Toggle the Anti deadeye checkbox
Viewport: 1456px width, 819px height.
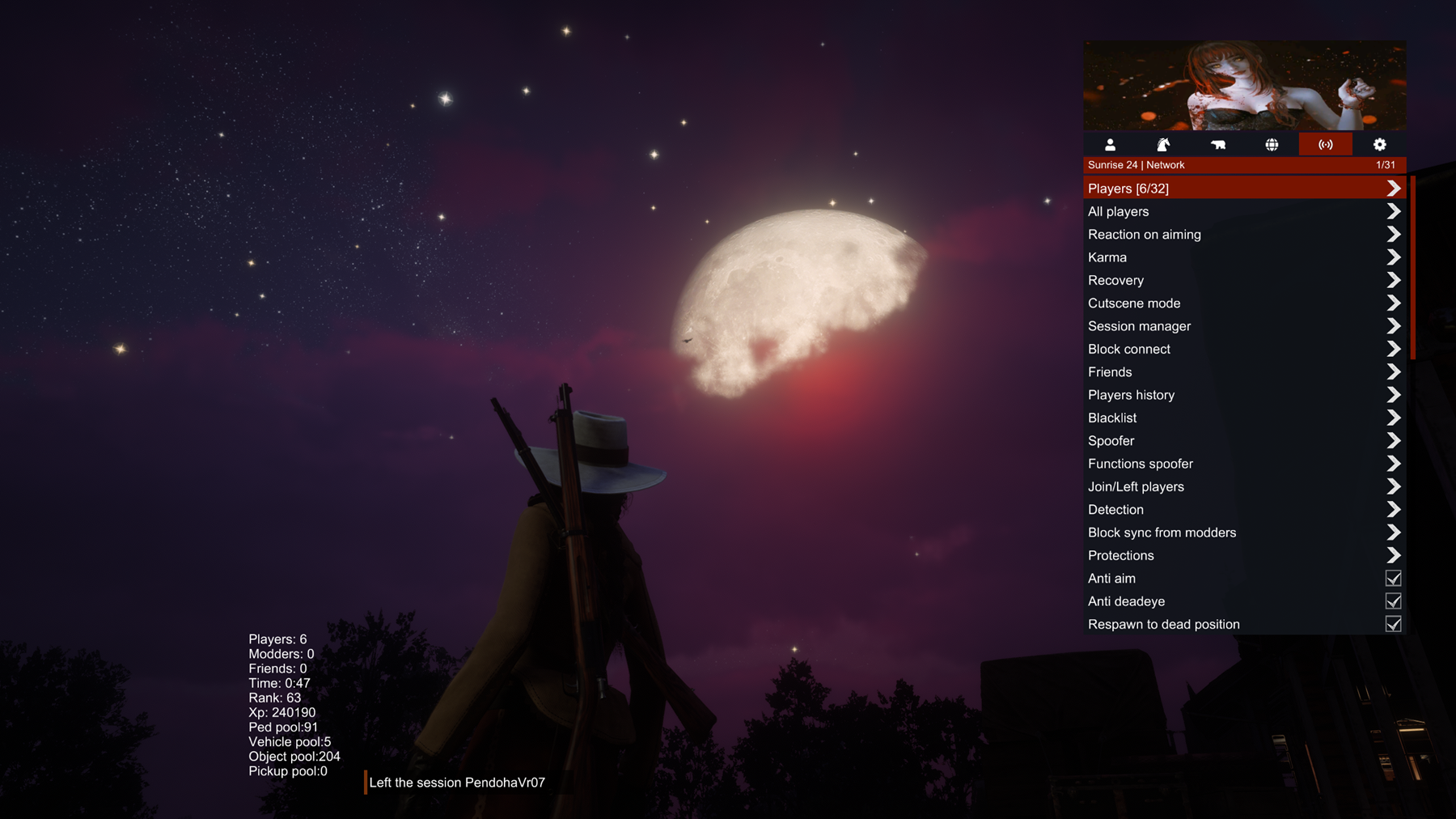pos(1393,601)
